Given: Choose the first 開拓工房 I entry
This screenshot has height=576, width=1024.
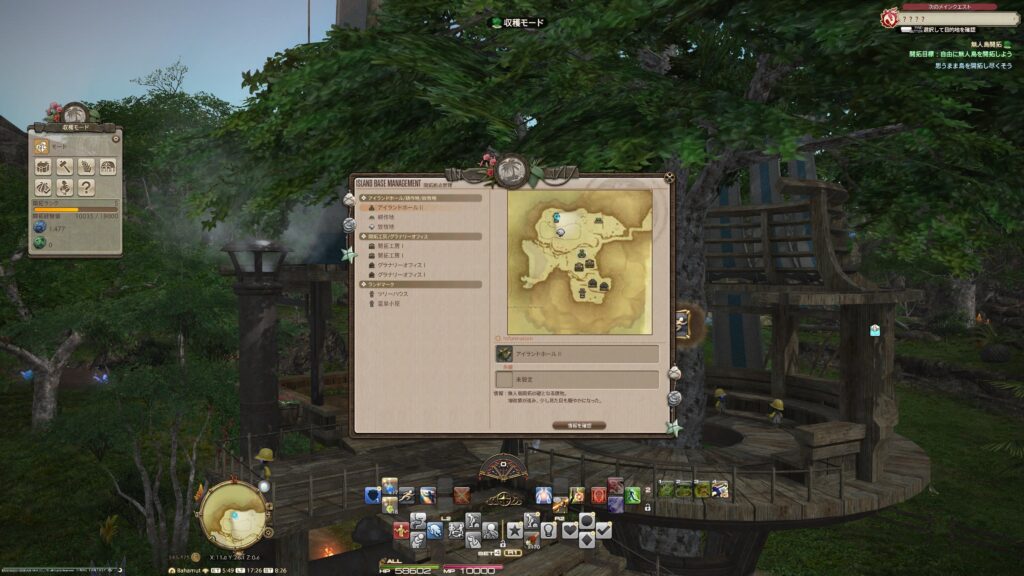Looking at the screenshot, I should point(390,246).
